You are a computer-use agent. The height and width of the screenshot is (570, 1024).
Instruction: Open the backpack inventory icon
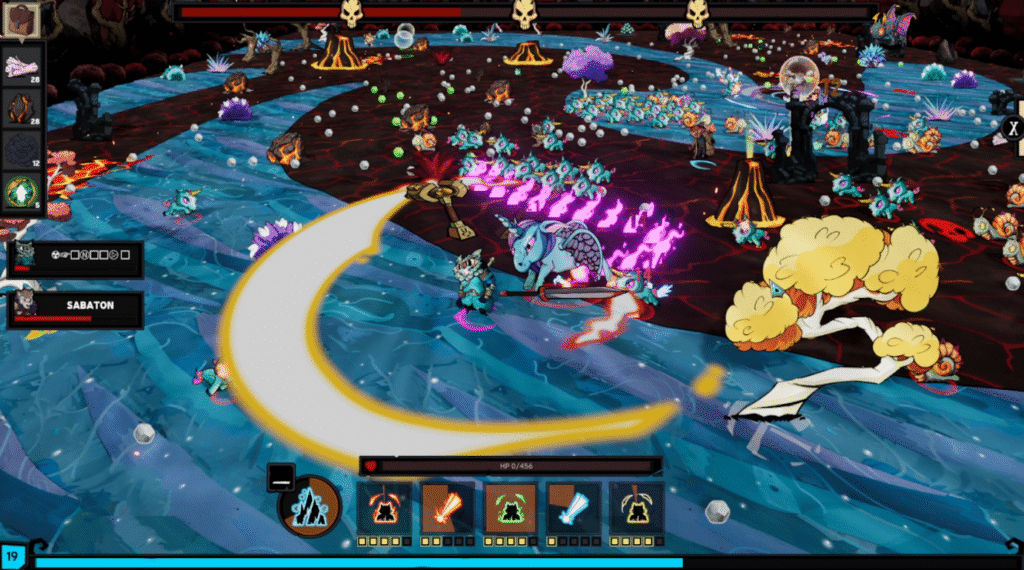pos(22,18)
